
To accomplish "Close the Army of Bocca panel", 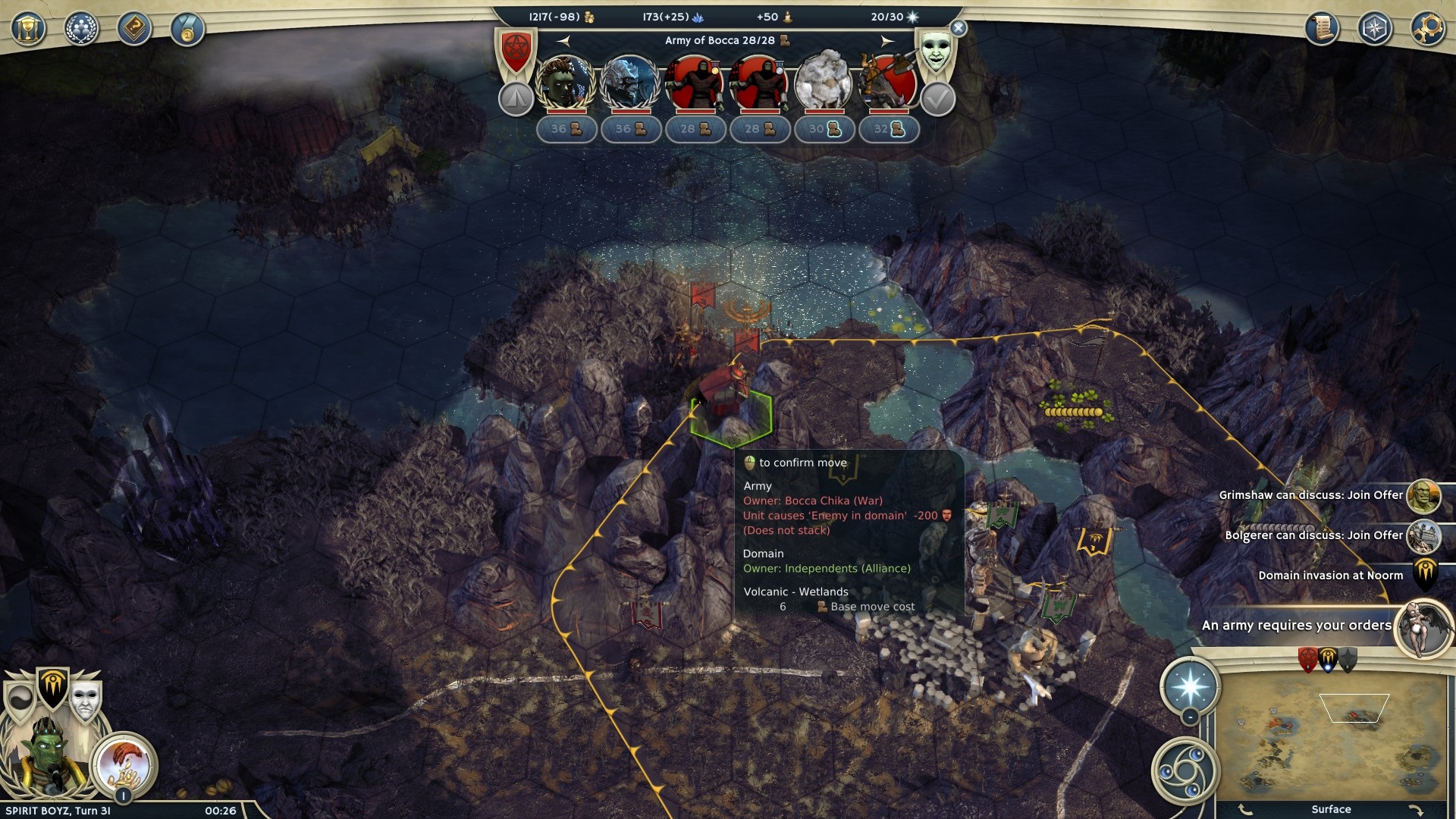I will pyautogui.click(x=959, y=29).
